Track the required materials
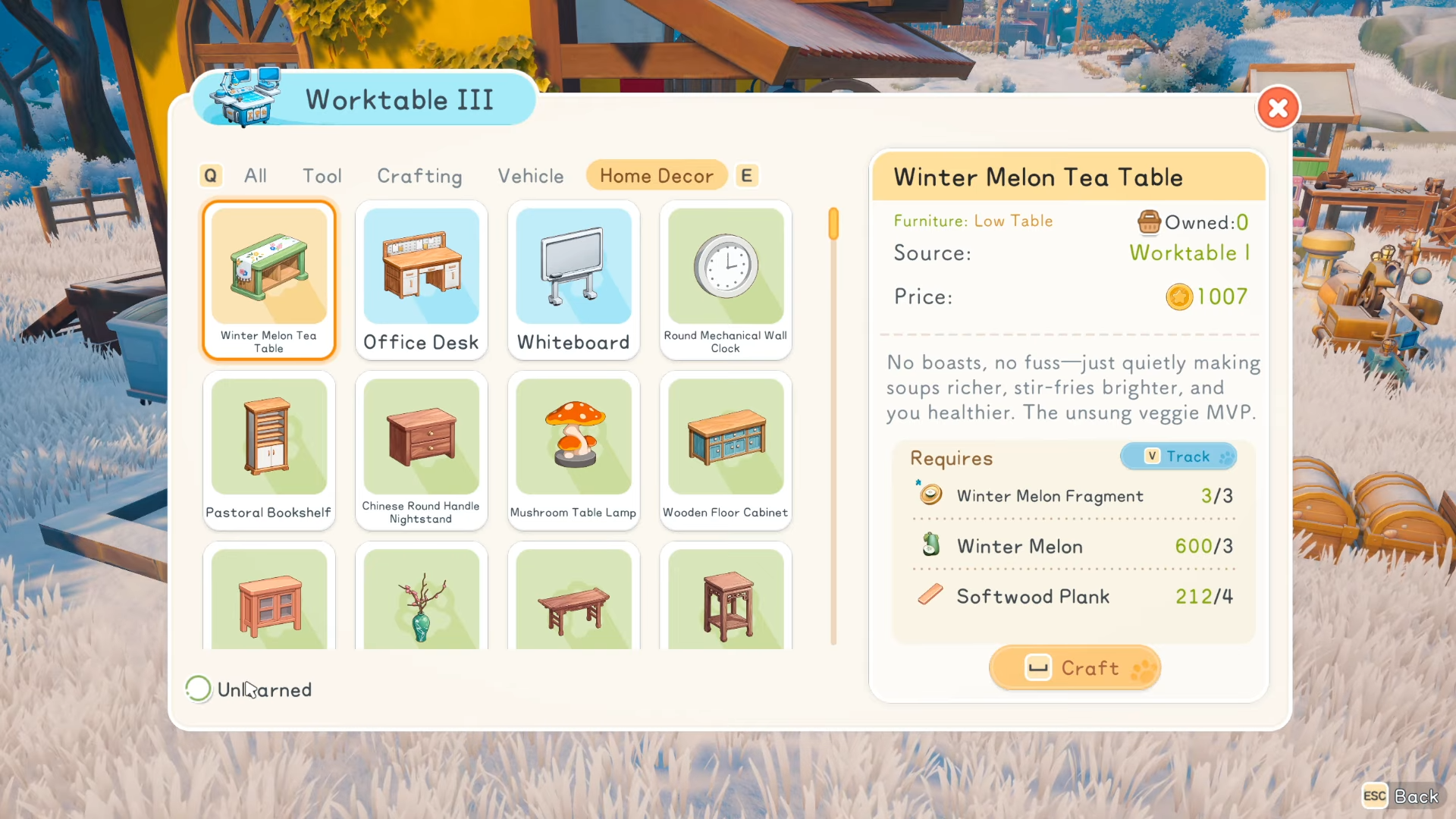This screenshot has height=819, width=1456. [x=1178, y=457]
